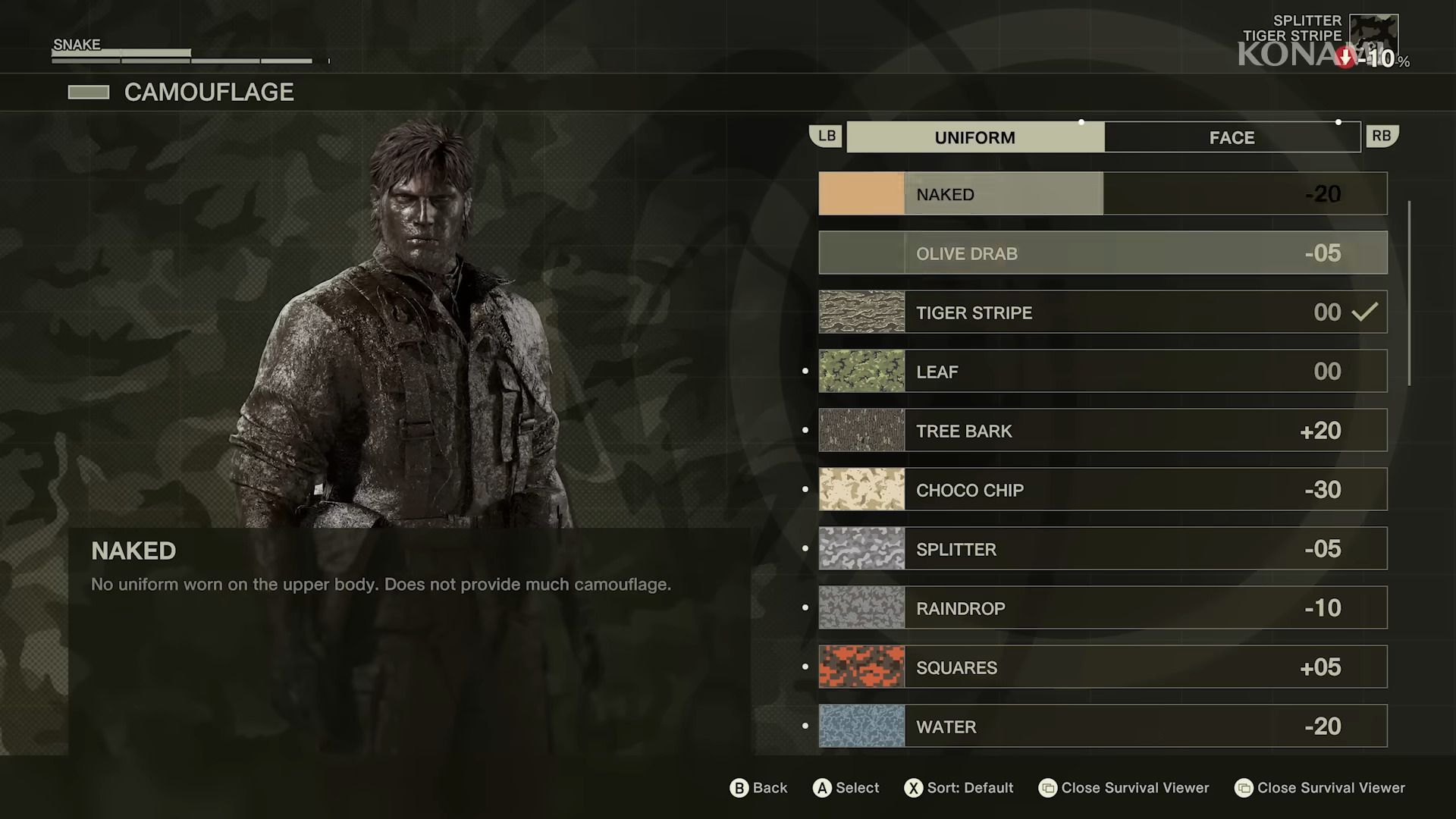
Task: Choose the Squares uniform
Action: click(1102, 667)
